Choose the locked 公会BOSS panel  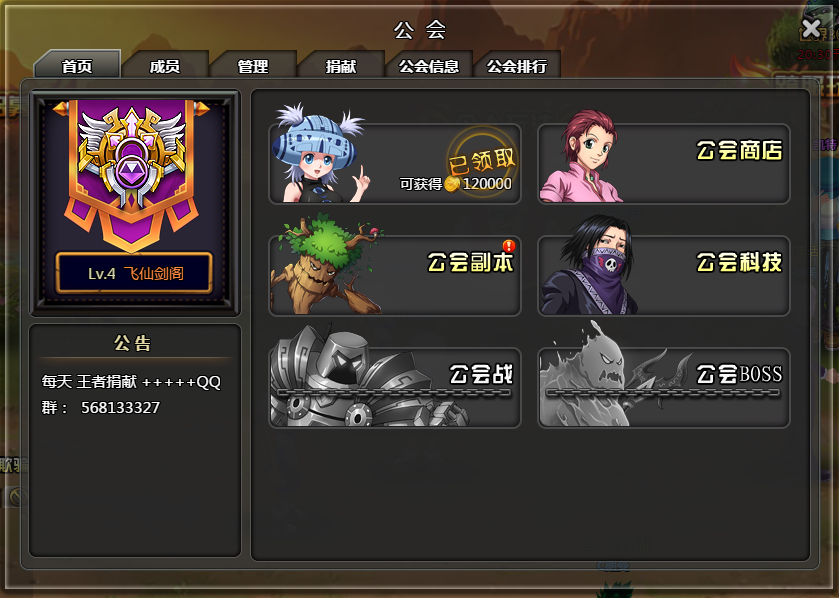664,387
